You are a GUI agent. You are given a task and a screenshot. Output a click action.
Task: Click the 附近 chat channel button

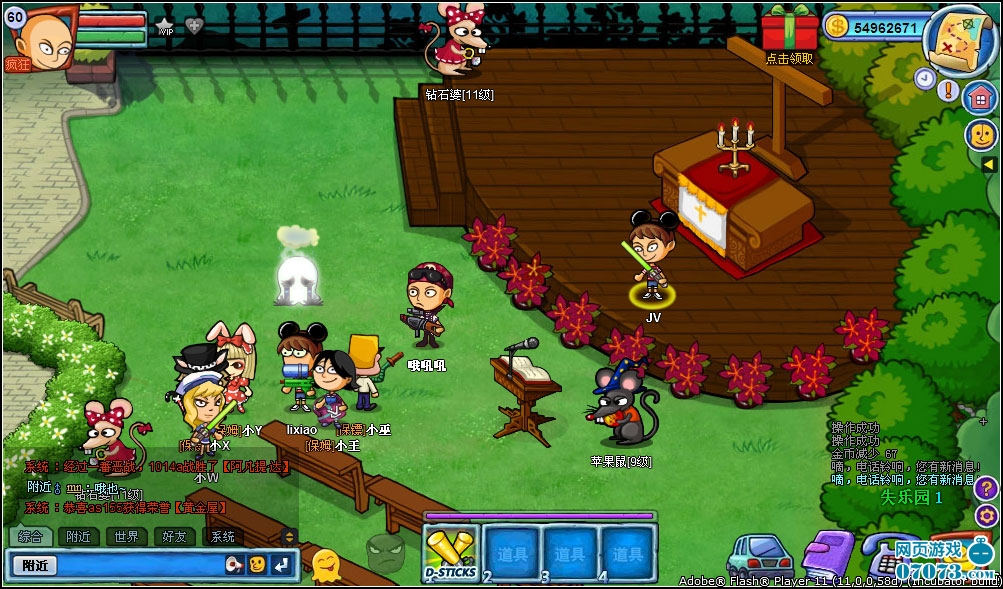[x=37, y=565]
